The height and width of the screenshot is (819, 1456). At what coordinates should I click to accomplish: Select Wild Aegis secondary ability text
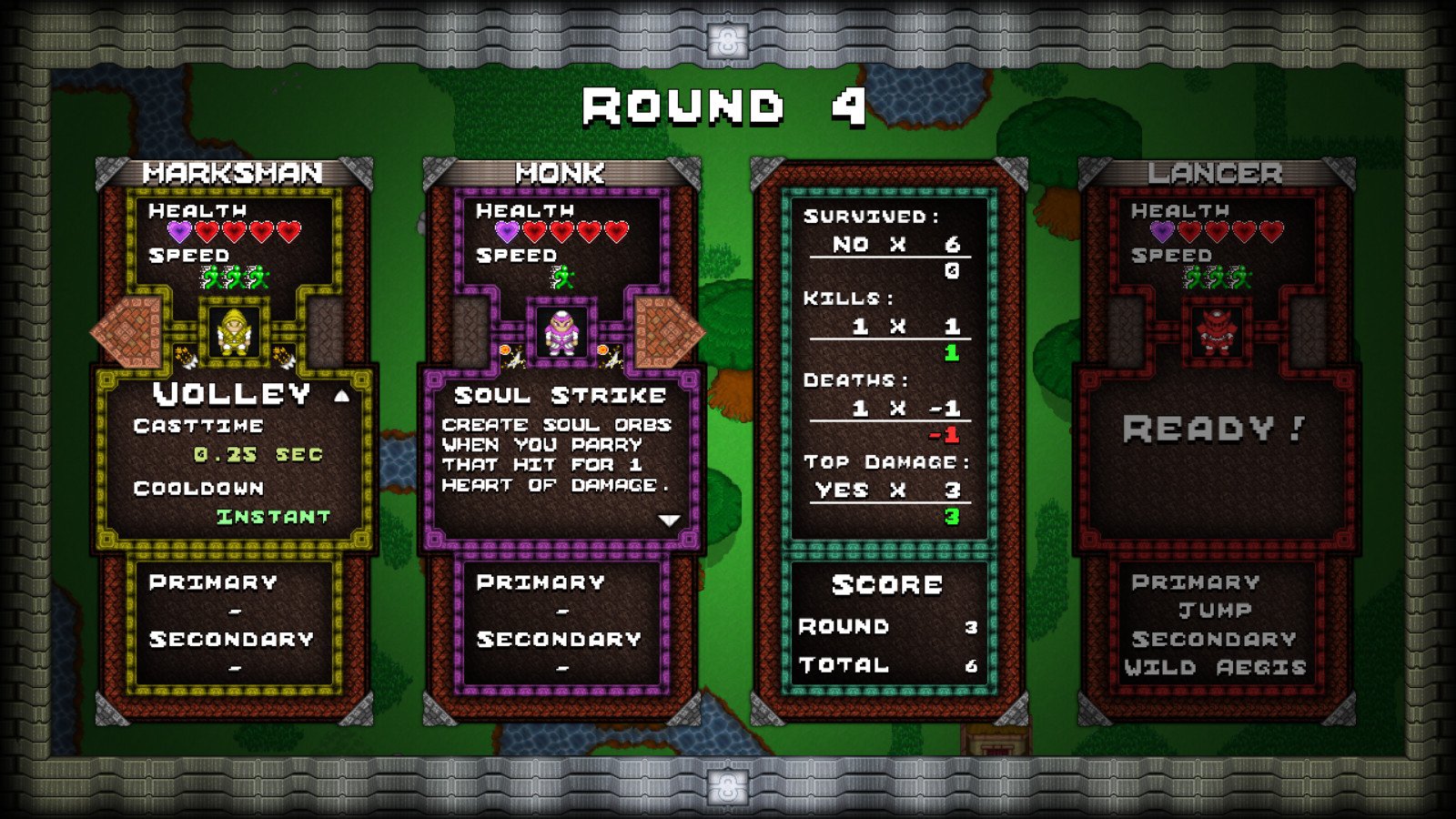[x=1216, y=666]
